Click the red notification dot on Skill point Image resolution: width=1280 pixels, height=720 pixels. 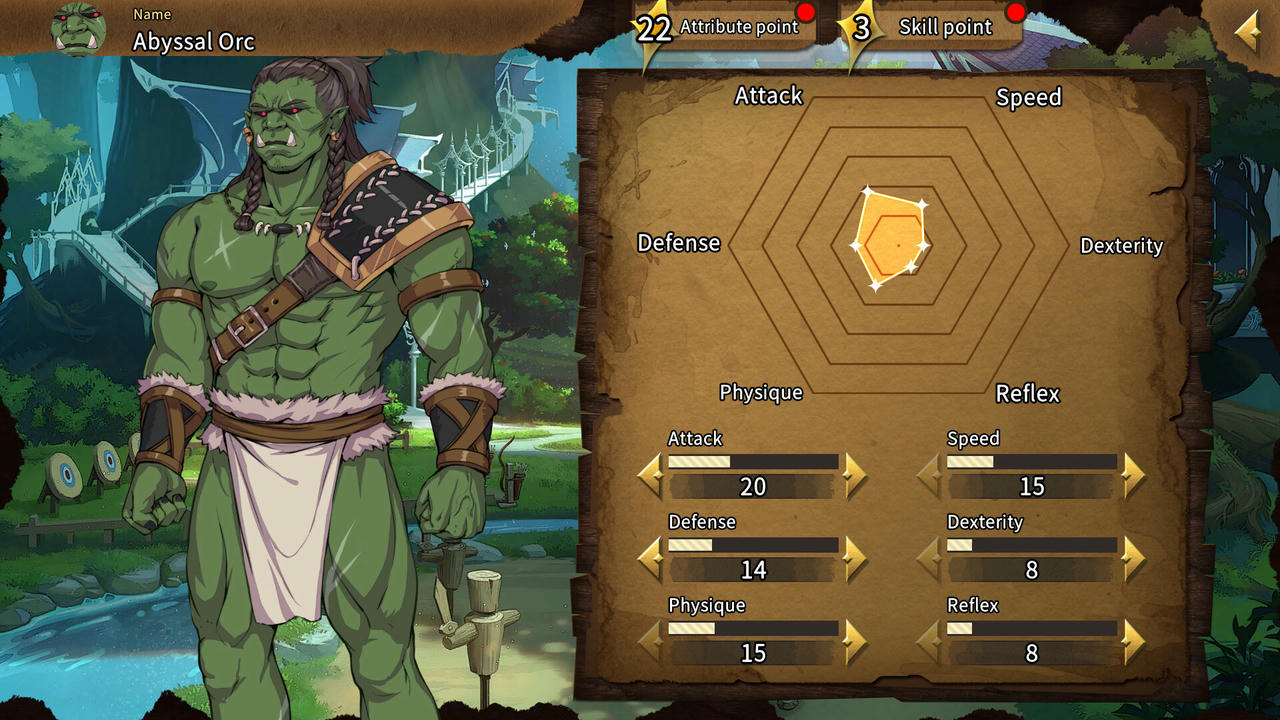pyautogui.click(x=1017, y=13)
